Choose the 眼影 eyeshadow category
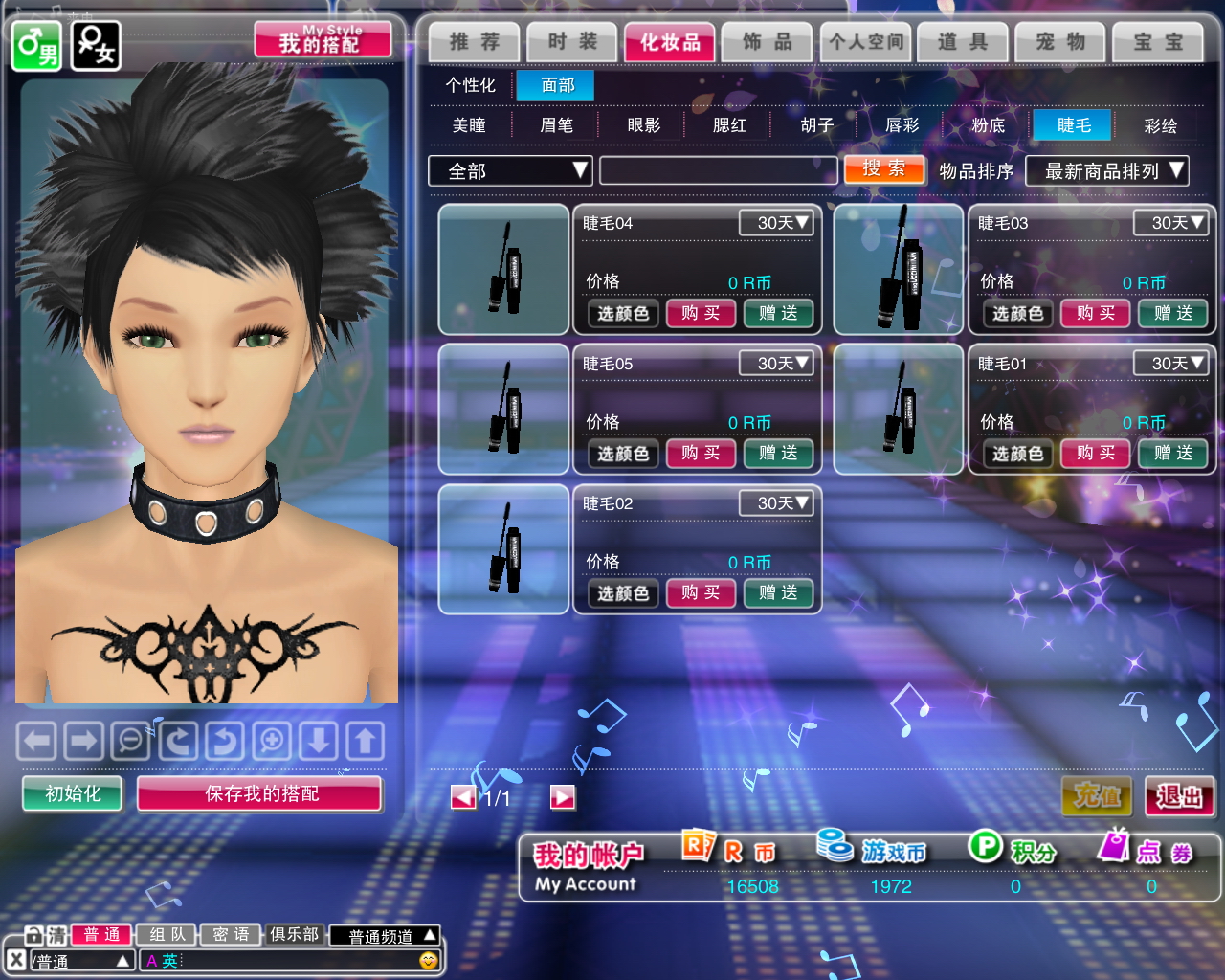Viewport: 1225px width, 980px height. (644, 125)
